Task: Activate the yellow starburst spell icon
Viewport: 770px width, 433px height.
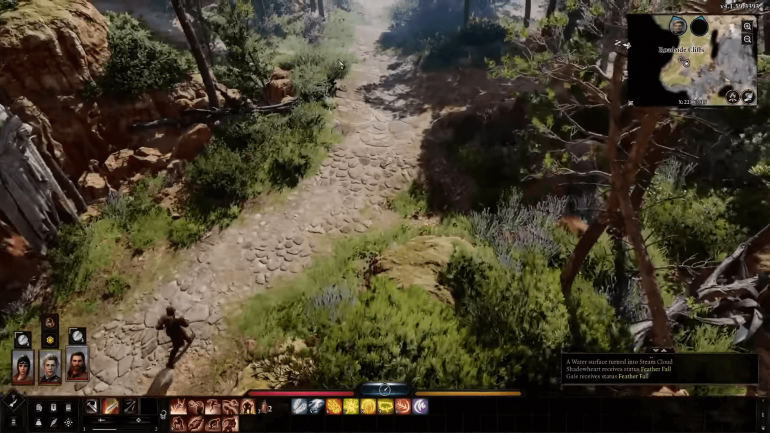Action: tap(351, 406)
